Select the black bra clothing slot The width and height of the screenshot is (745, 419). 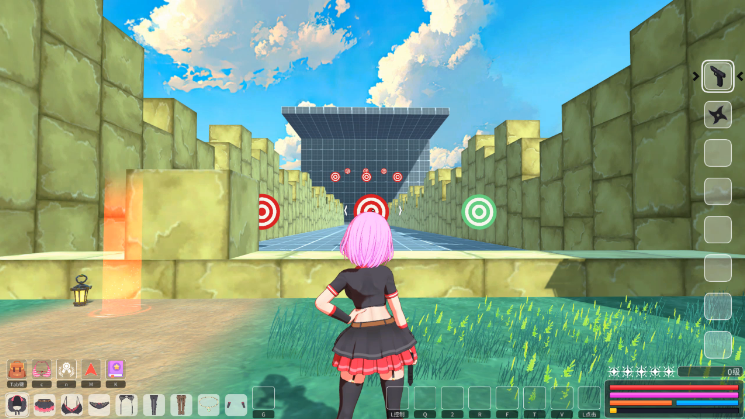coord(73,404)
